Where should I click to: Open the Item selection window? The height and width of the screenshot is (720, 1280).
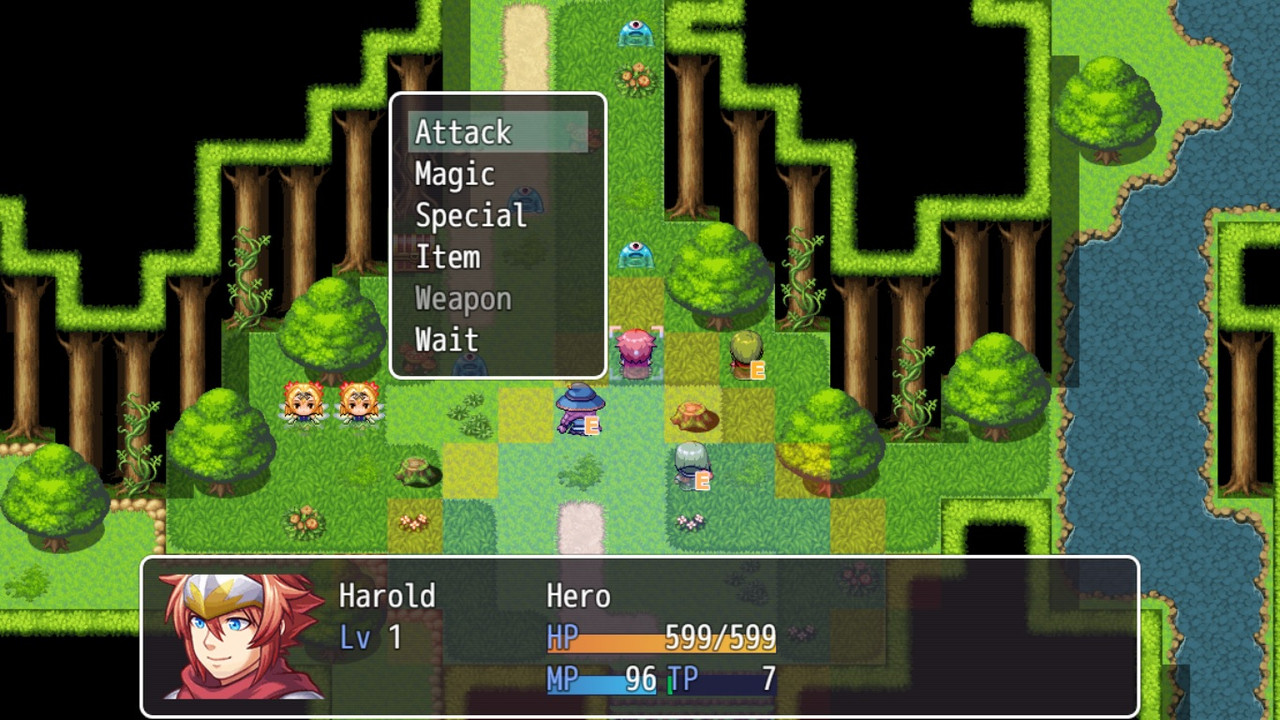coord(447,257)
